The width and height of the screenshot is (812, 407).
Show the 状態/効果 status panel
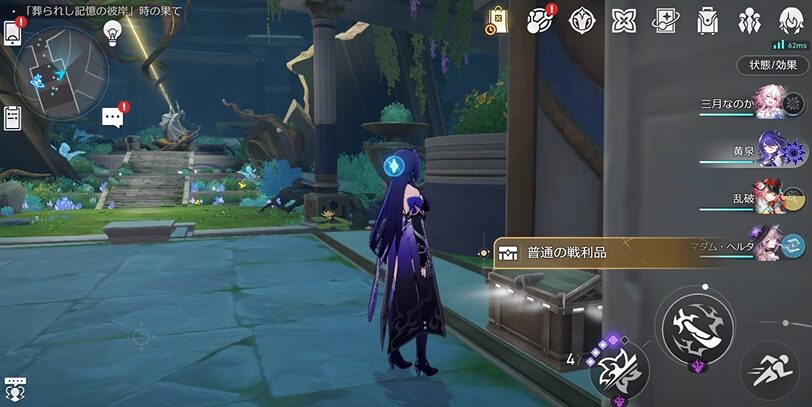tap(773, 65)
